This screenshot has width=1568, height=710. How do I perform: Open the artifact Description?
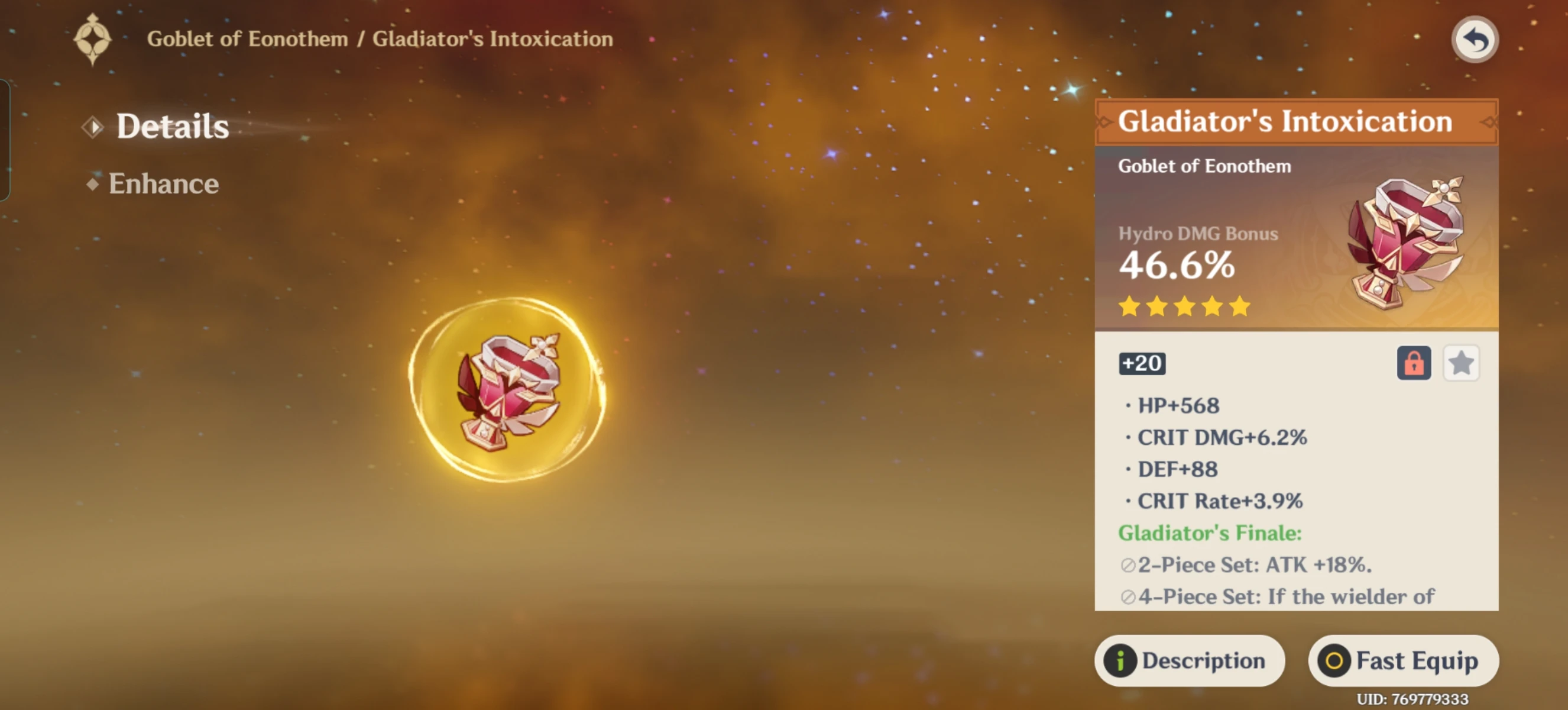[1190, 661]
